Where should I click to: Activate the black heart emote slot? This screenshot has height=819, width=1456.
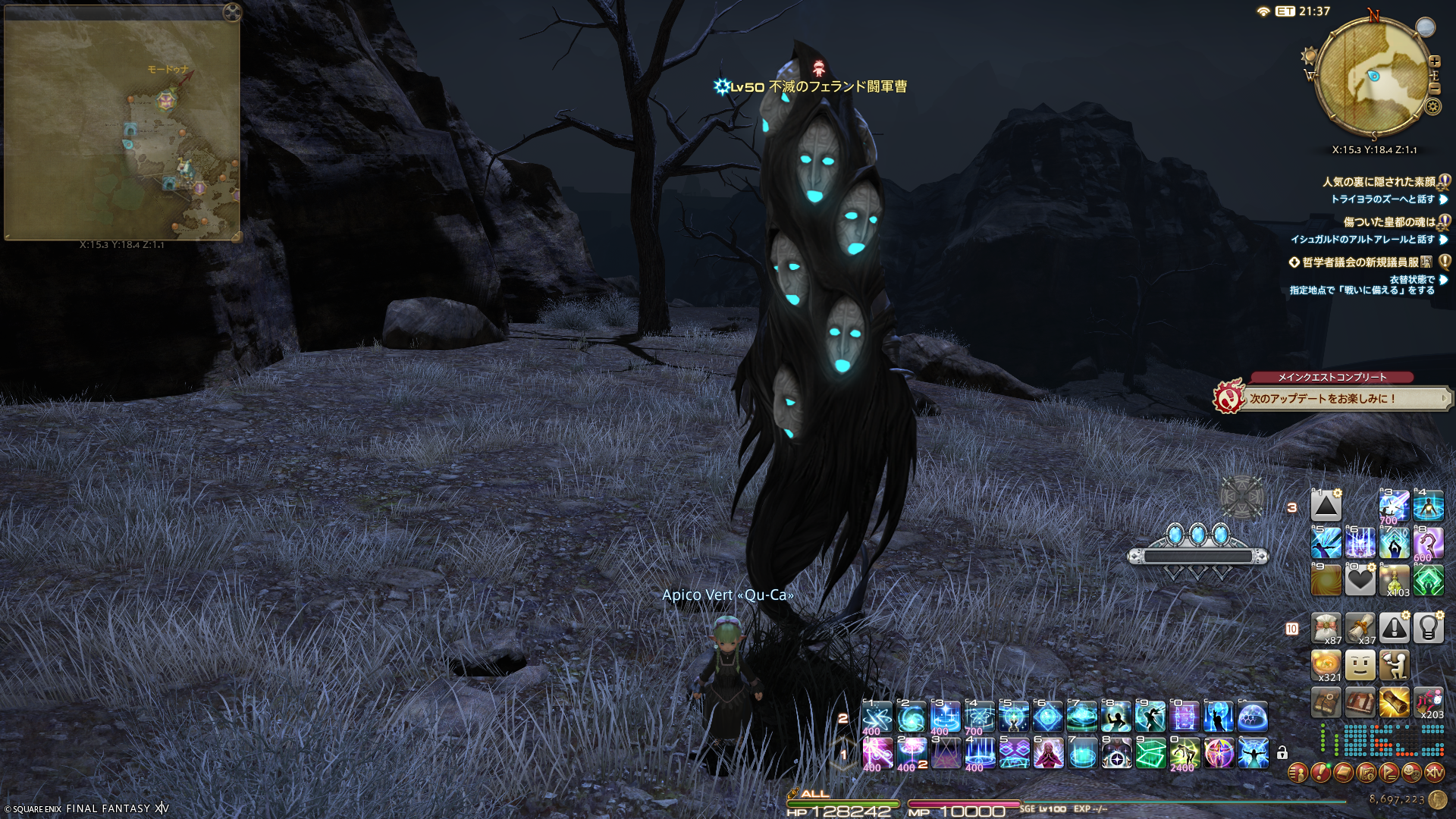click(x=1360, y=580)
